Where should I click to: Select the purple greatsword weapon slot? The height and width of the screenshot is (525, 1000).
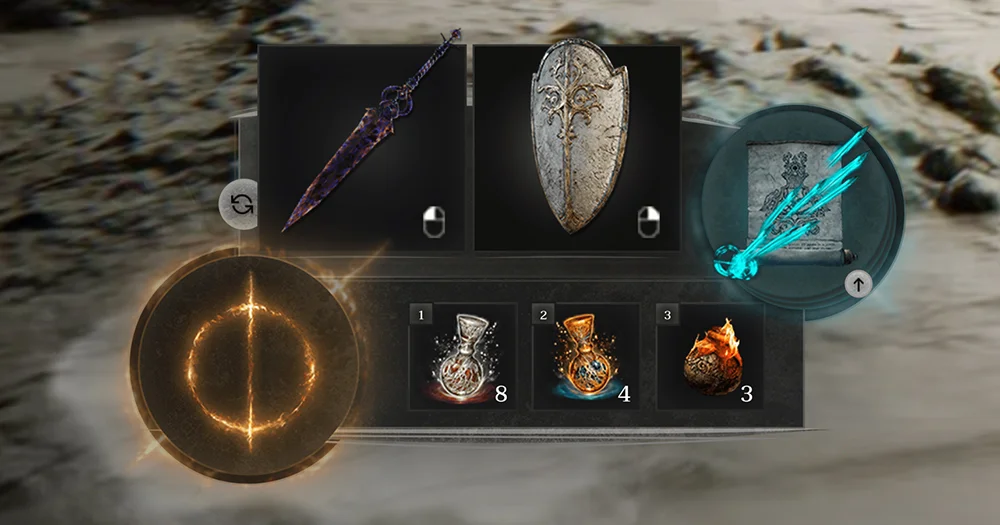(x=362, y=147)
